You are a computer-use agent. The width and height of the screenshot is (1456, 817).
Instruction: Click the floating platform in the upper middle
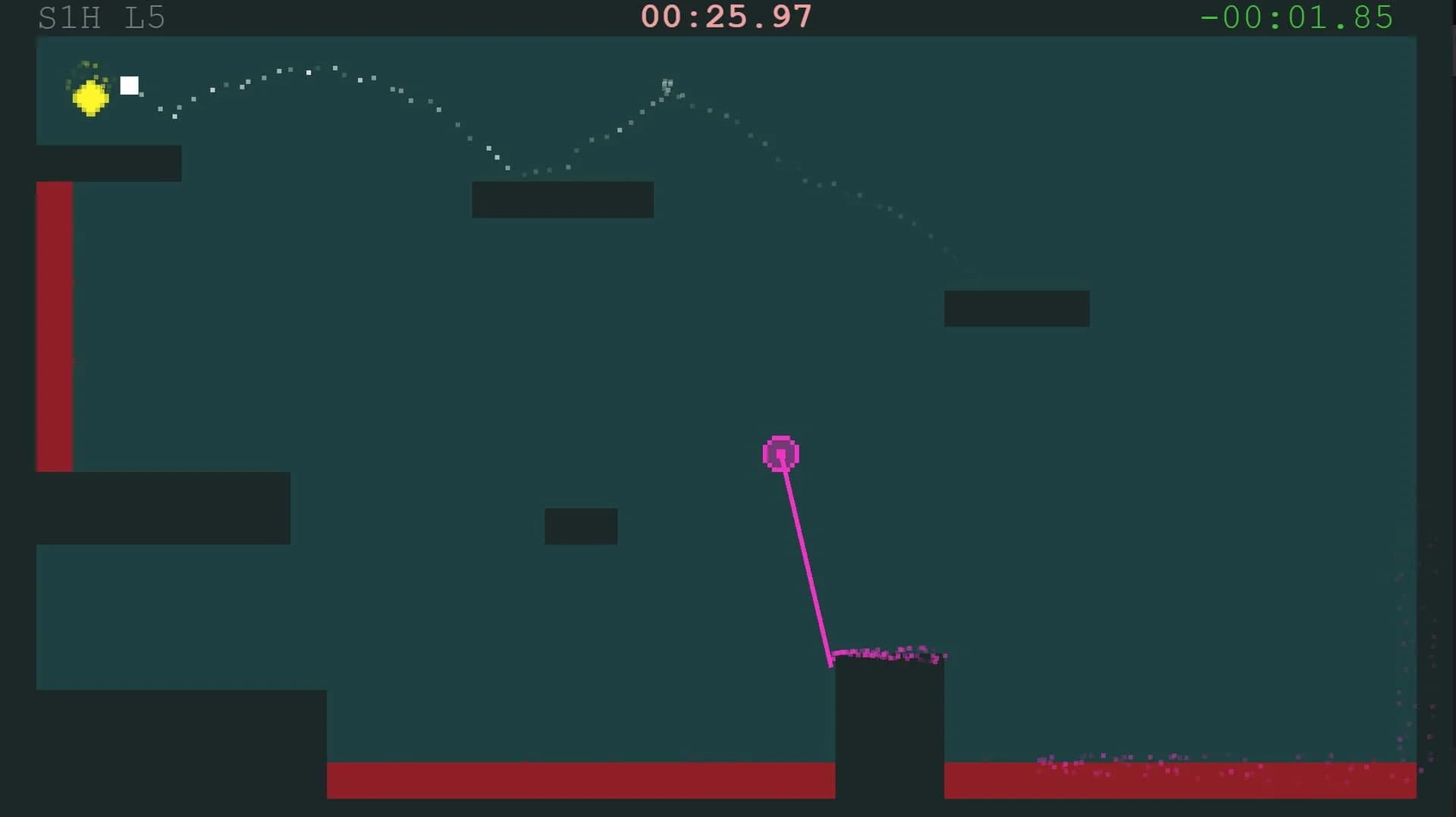click(563, 199)
